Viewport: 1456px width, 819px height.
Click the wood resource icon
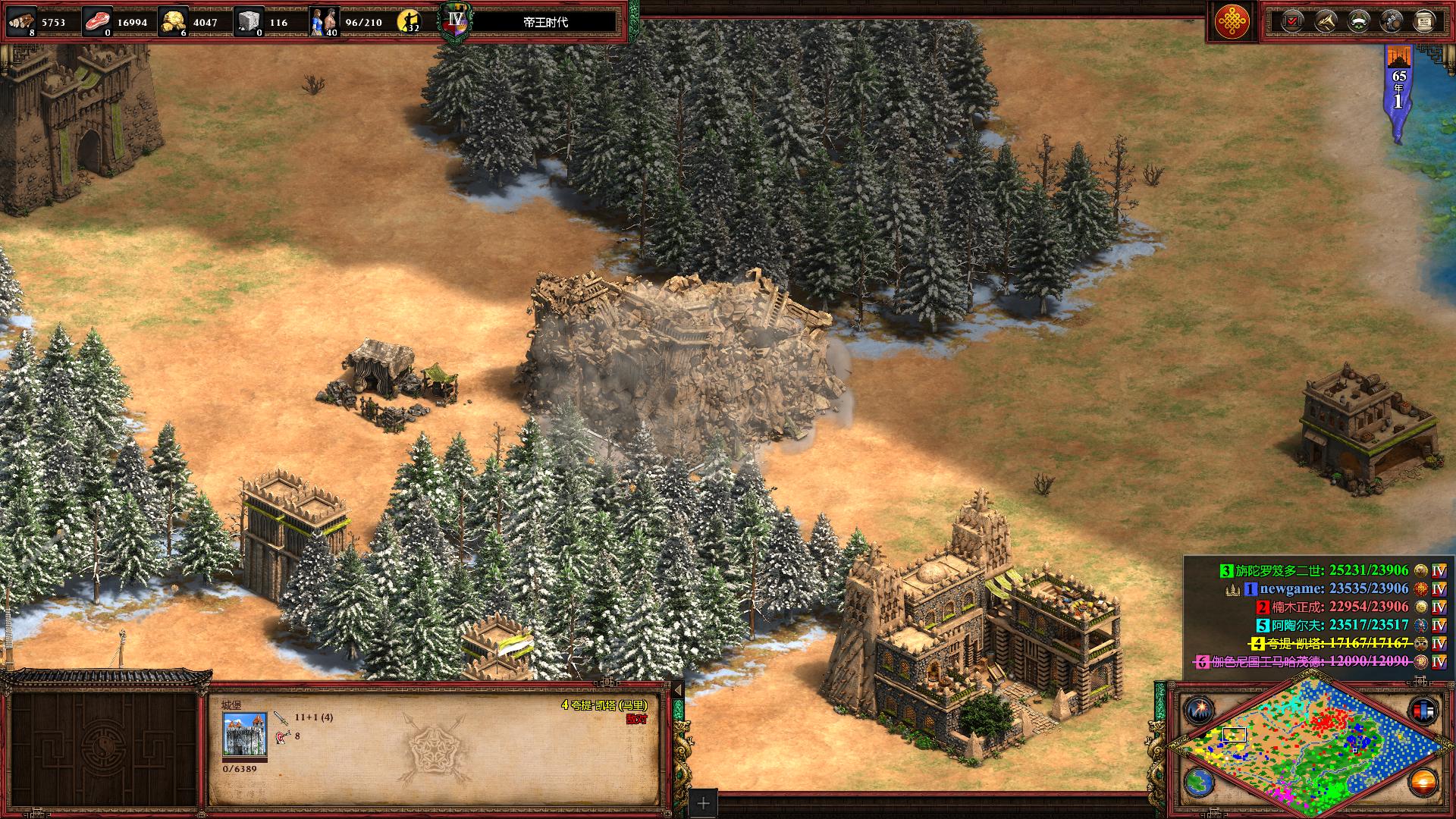20,21
